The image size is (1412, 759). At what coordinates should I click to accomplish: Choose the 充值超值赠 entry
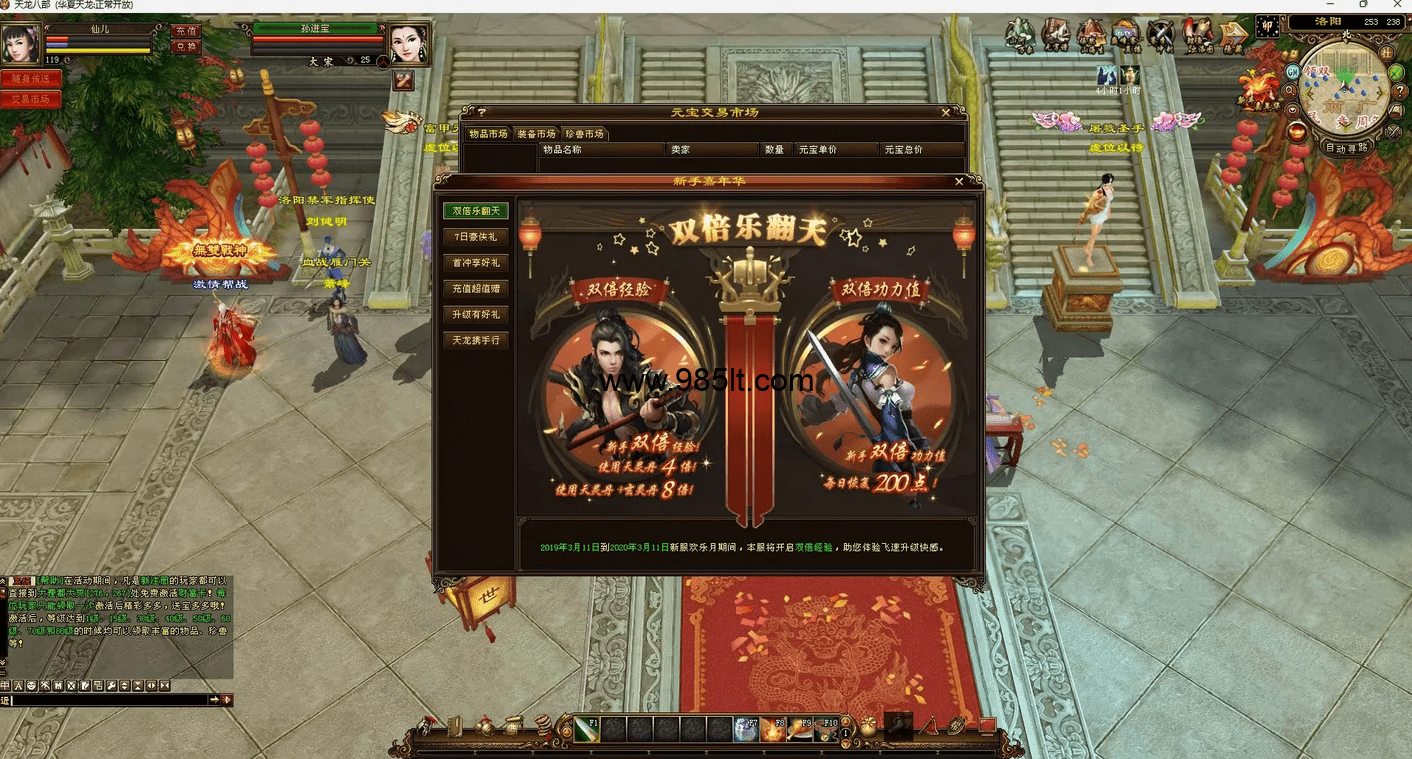coord(476,289)
